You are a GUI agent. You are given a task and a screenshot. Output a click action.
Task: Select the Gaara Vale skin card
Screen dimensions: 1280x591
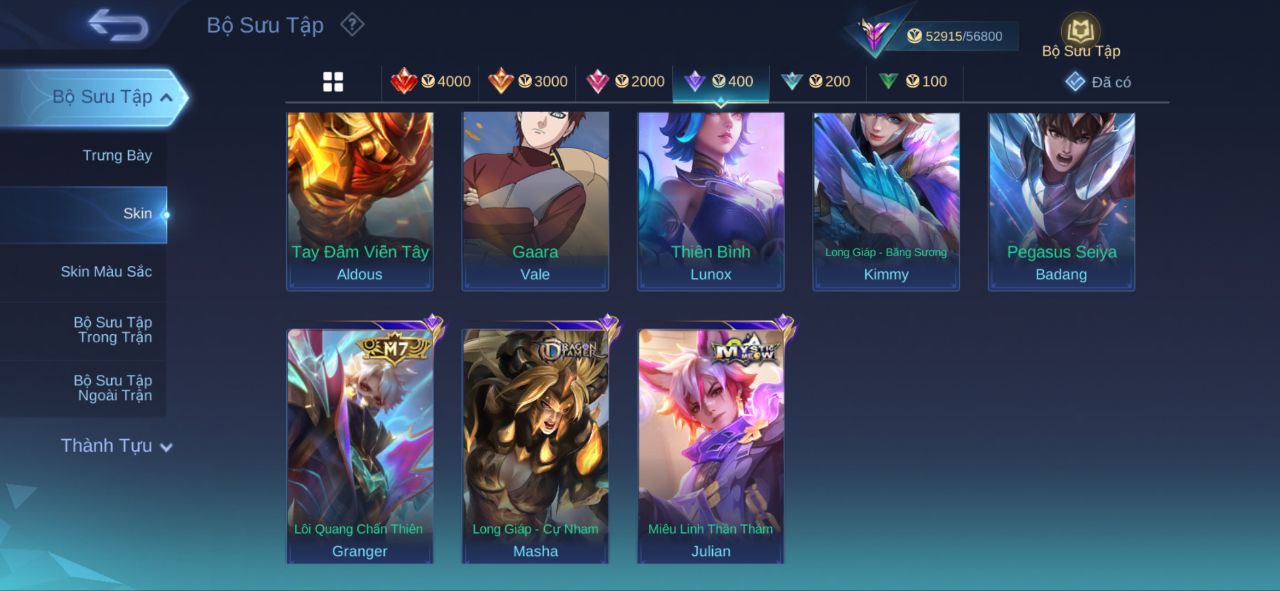tap(535, 200)
